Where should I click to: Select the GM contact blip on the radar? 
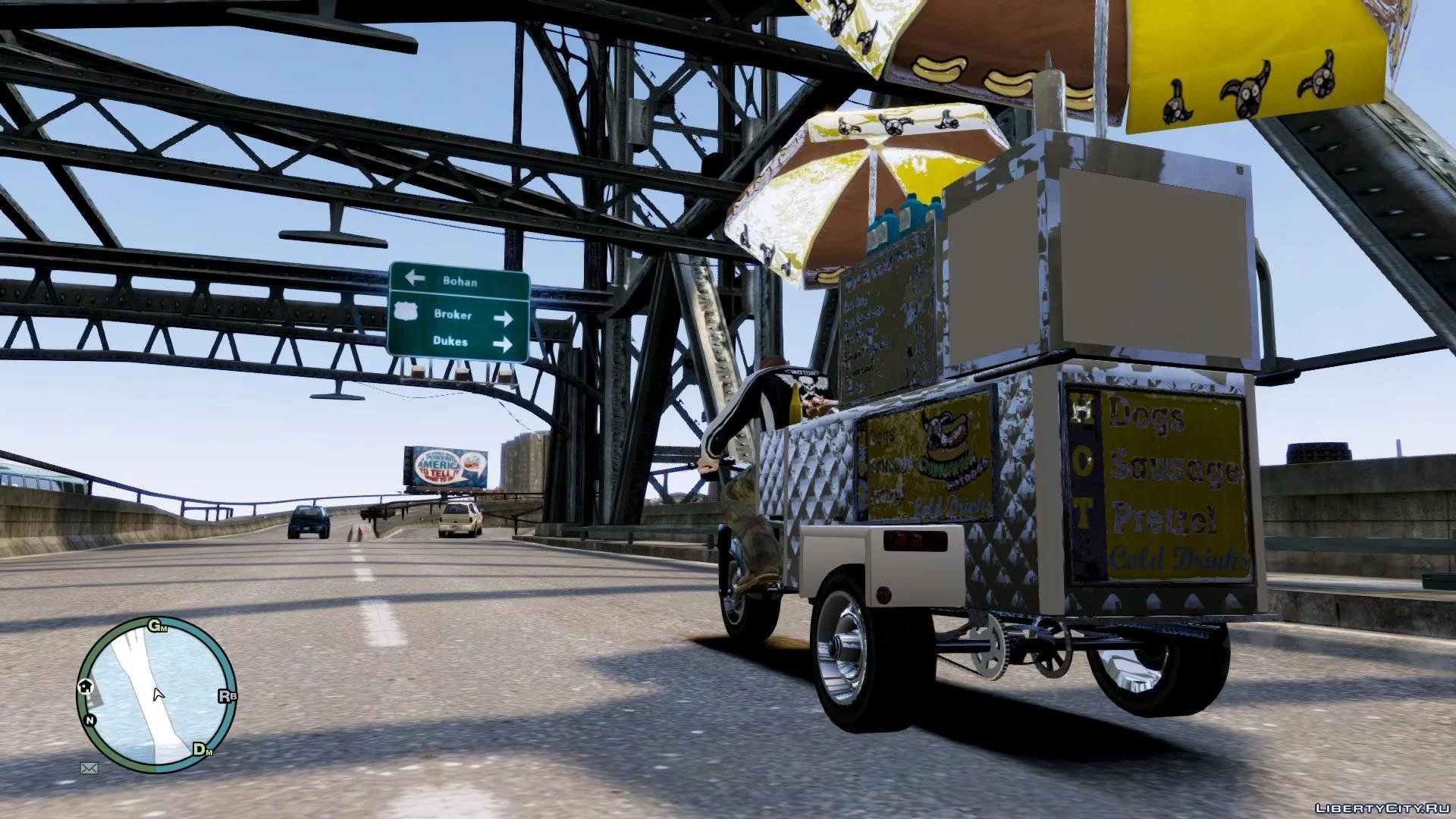coord(157,626)
